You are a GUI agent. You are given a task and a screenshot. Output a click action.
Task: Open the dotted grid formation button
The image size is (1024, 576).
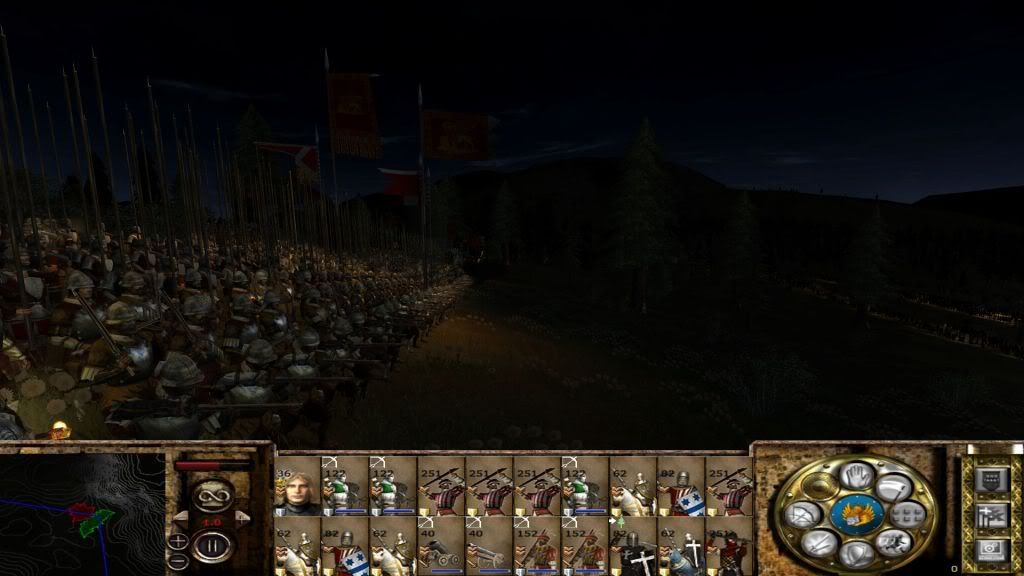[908, 515]
